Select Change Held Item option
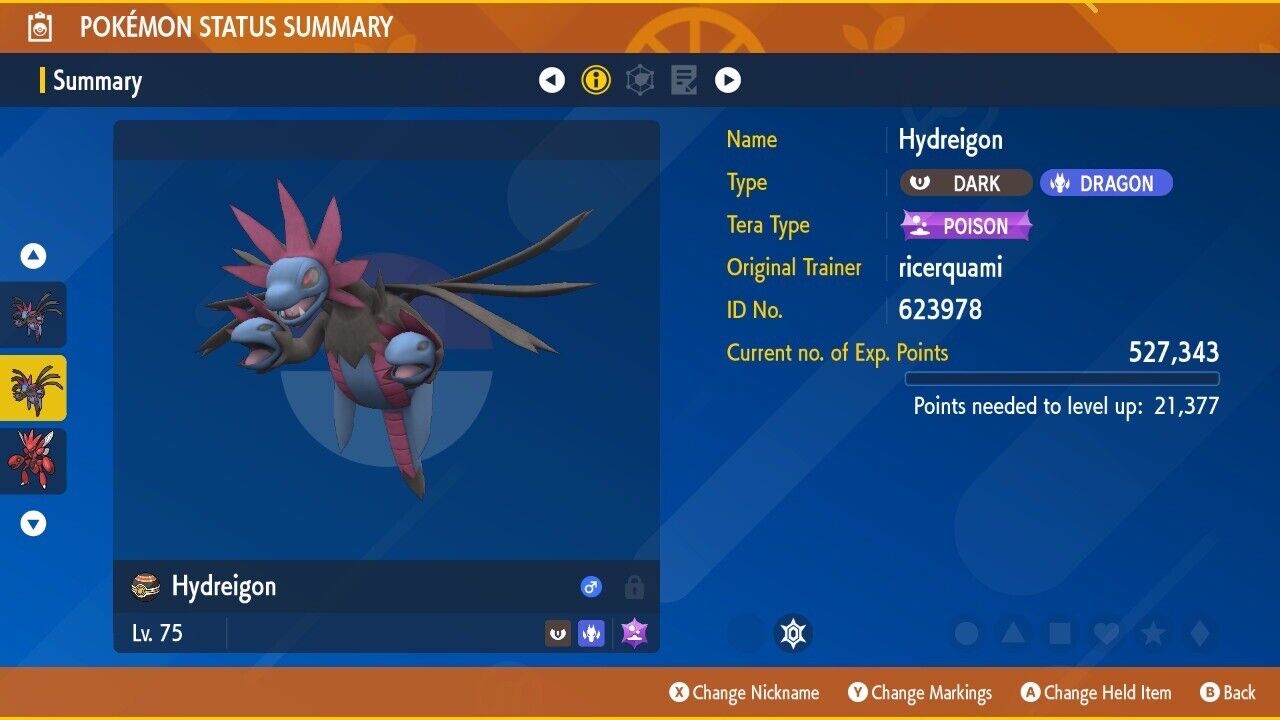The image size is (1280, 720). click(1096, 692)
